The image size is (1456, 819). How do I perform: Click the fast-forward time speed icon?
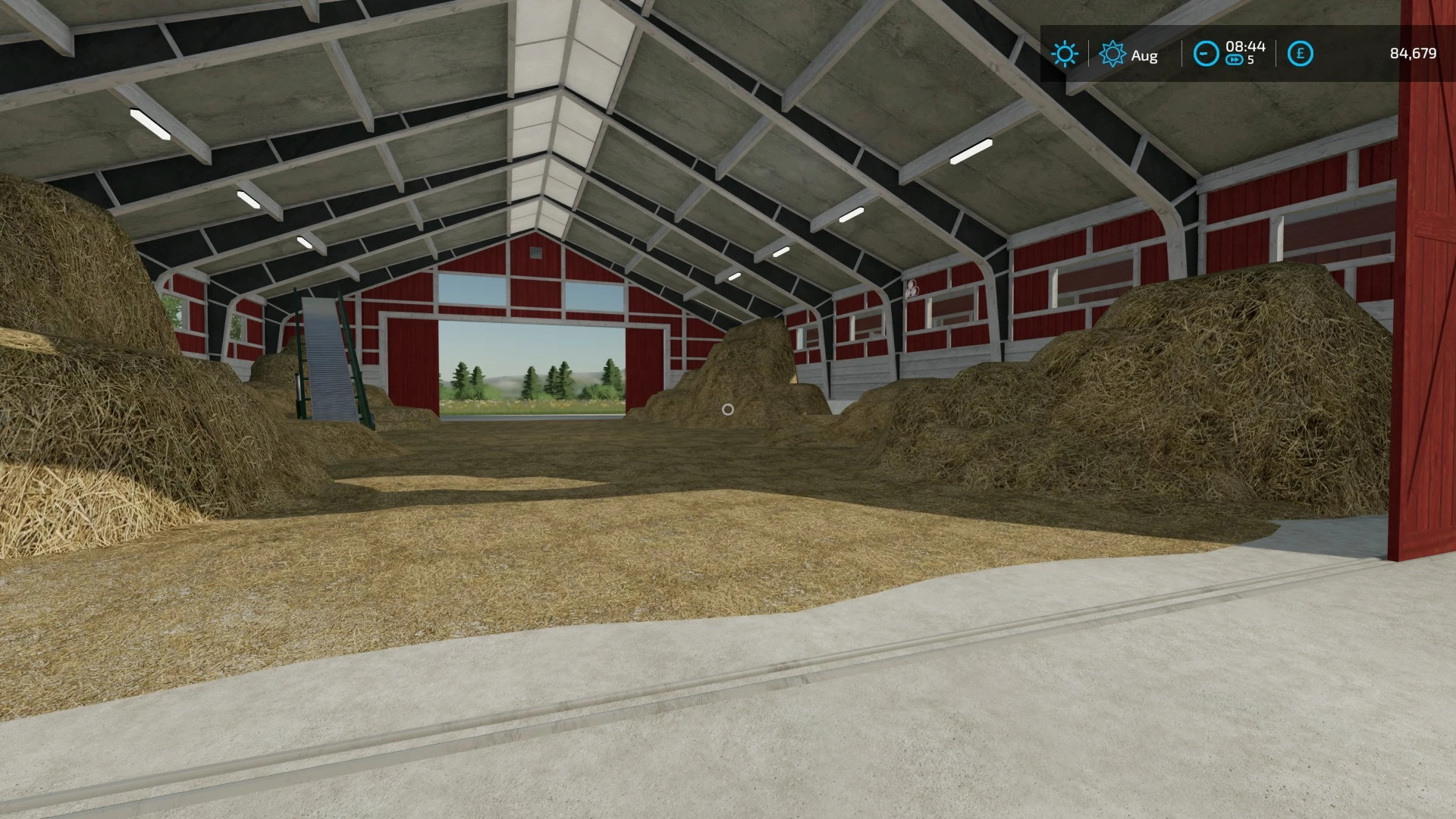click(1235, 60)
